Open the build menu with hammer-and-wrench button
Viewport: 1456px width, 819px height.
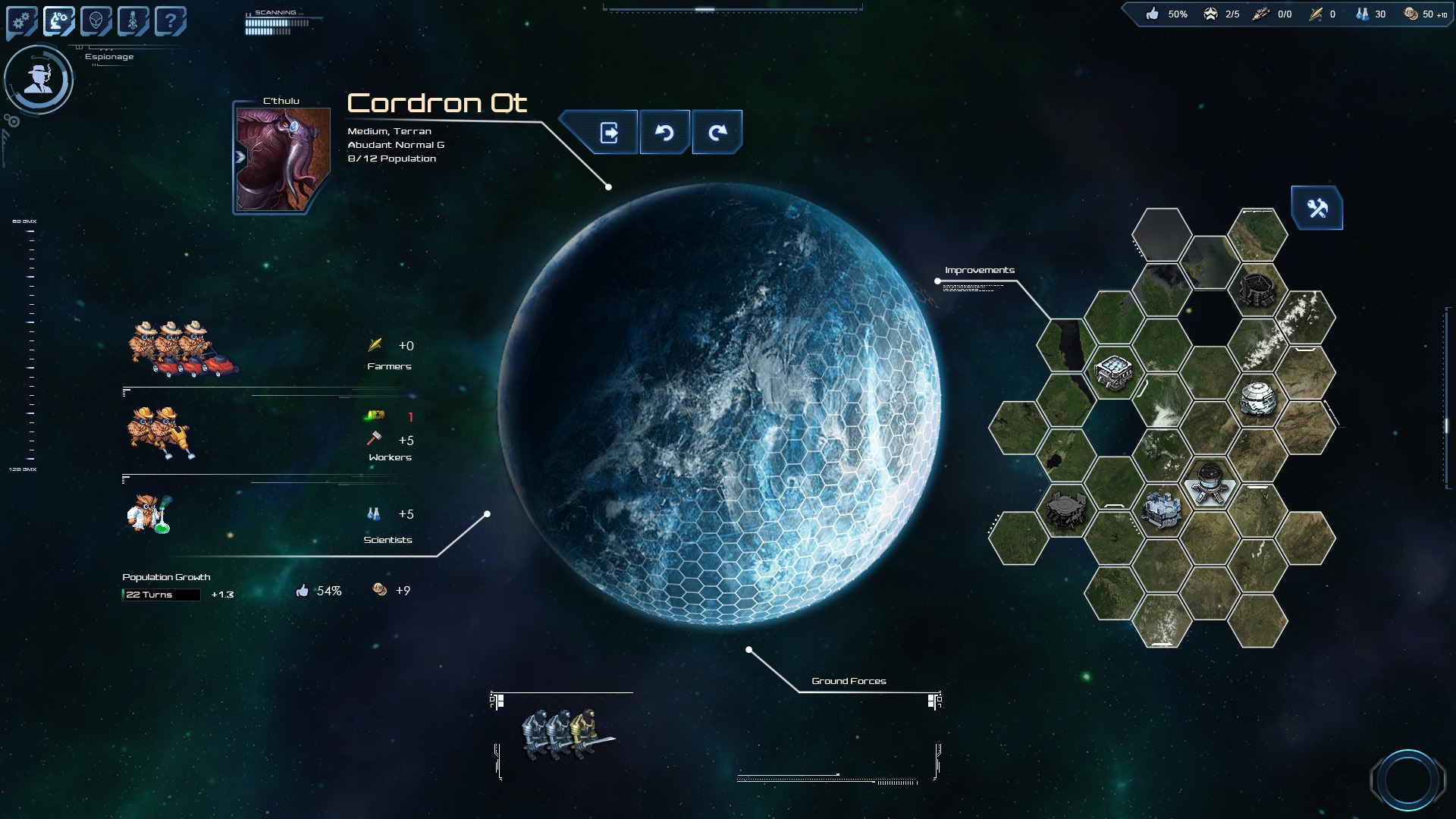[1317, 208]
